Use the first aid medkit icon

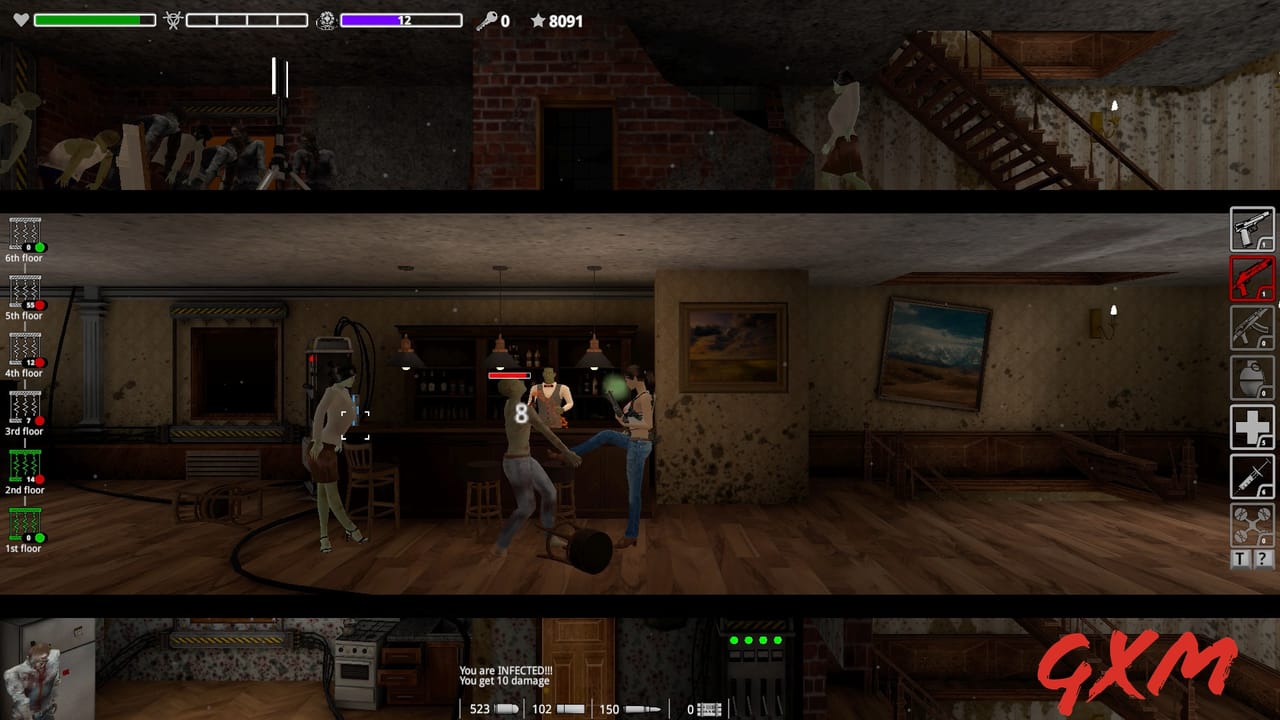1251,427
